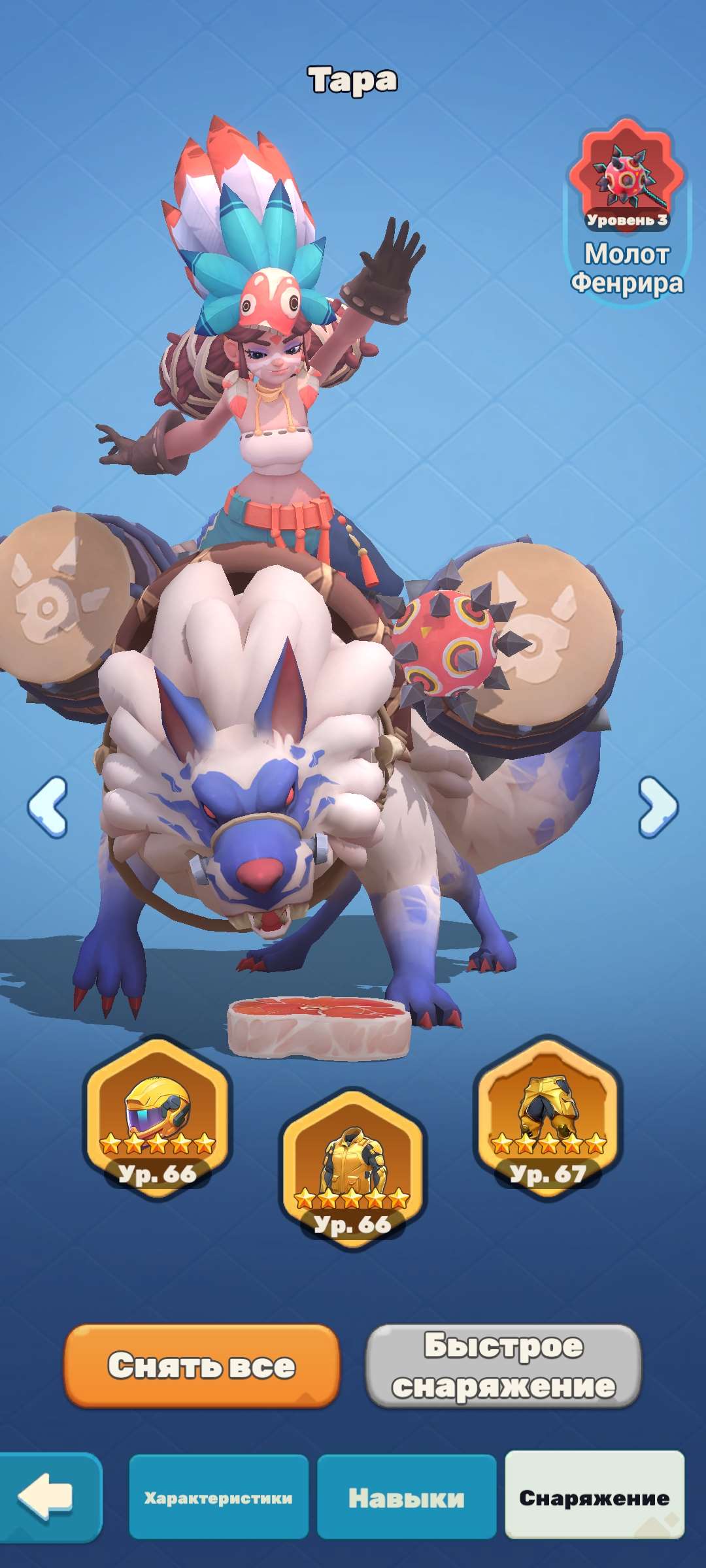Select the Снаряжение tab

click(594, 1497)
